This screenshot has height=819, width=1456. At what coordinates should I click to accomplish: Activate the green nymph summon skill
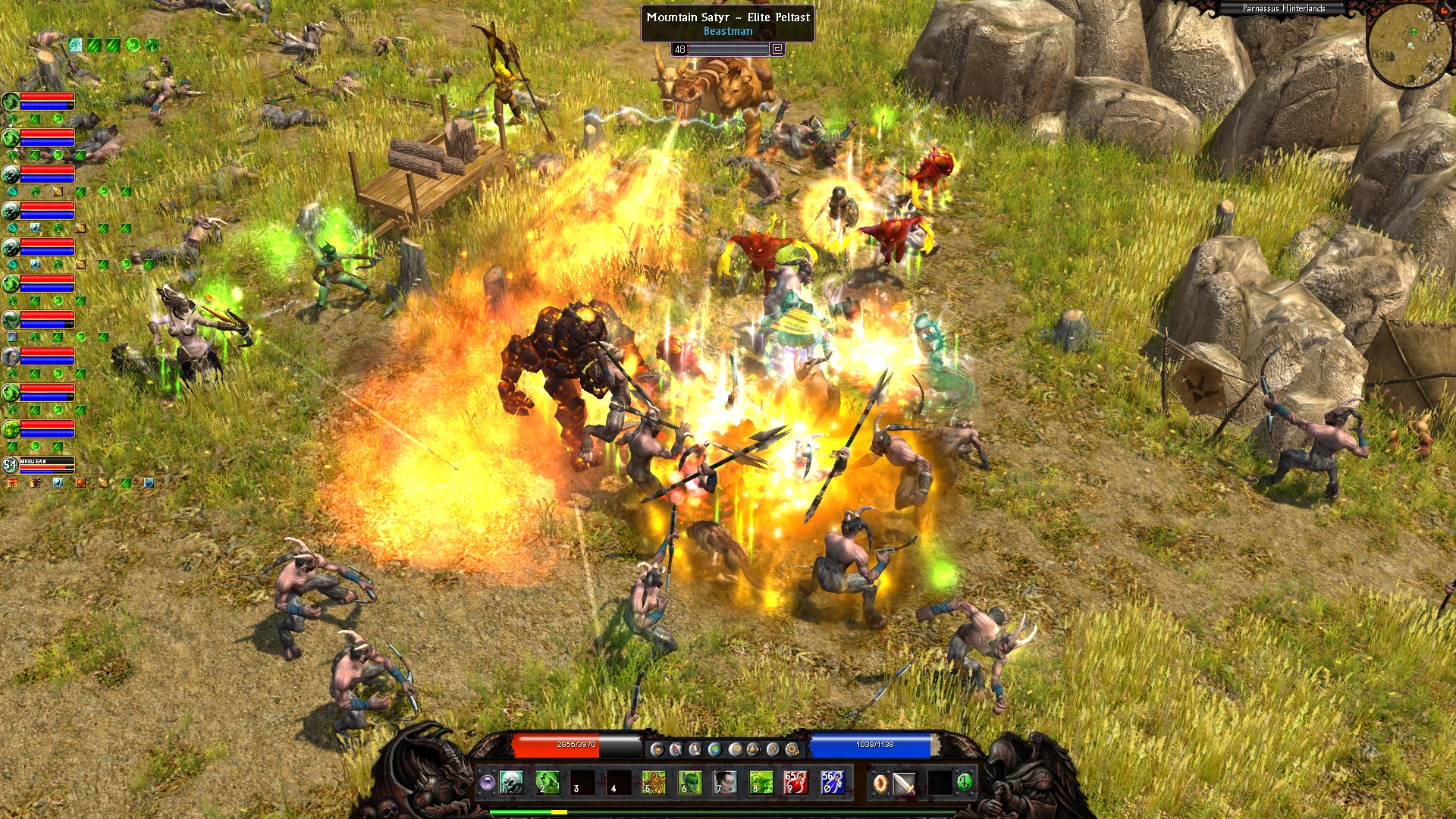[689, 782]
